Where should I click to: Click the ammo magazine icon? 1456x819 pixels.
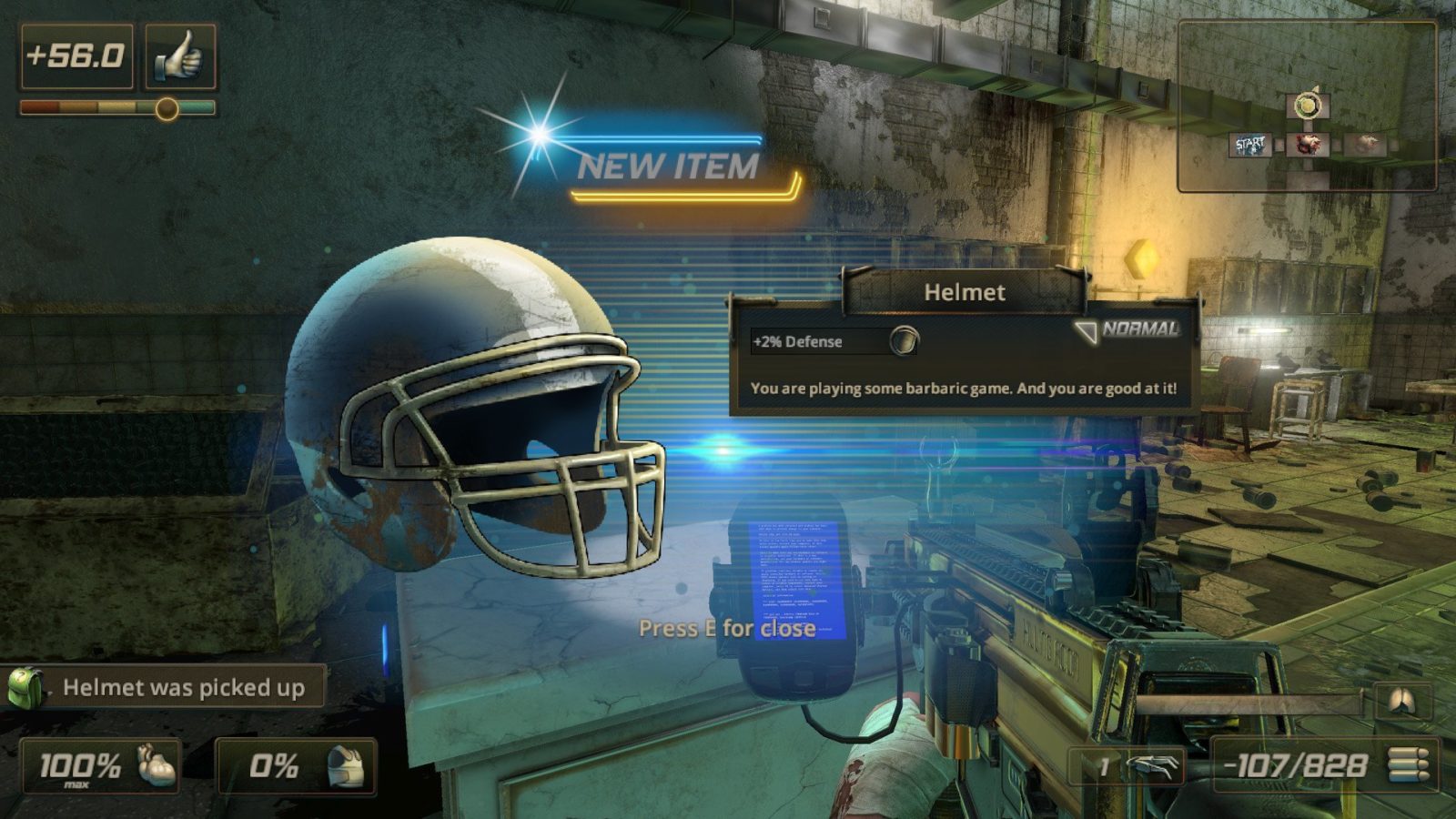[x=1407, y=764]
